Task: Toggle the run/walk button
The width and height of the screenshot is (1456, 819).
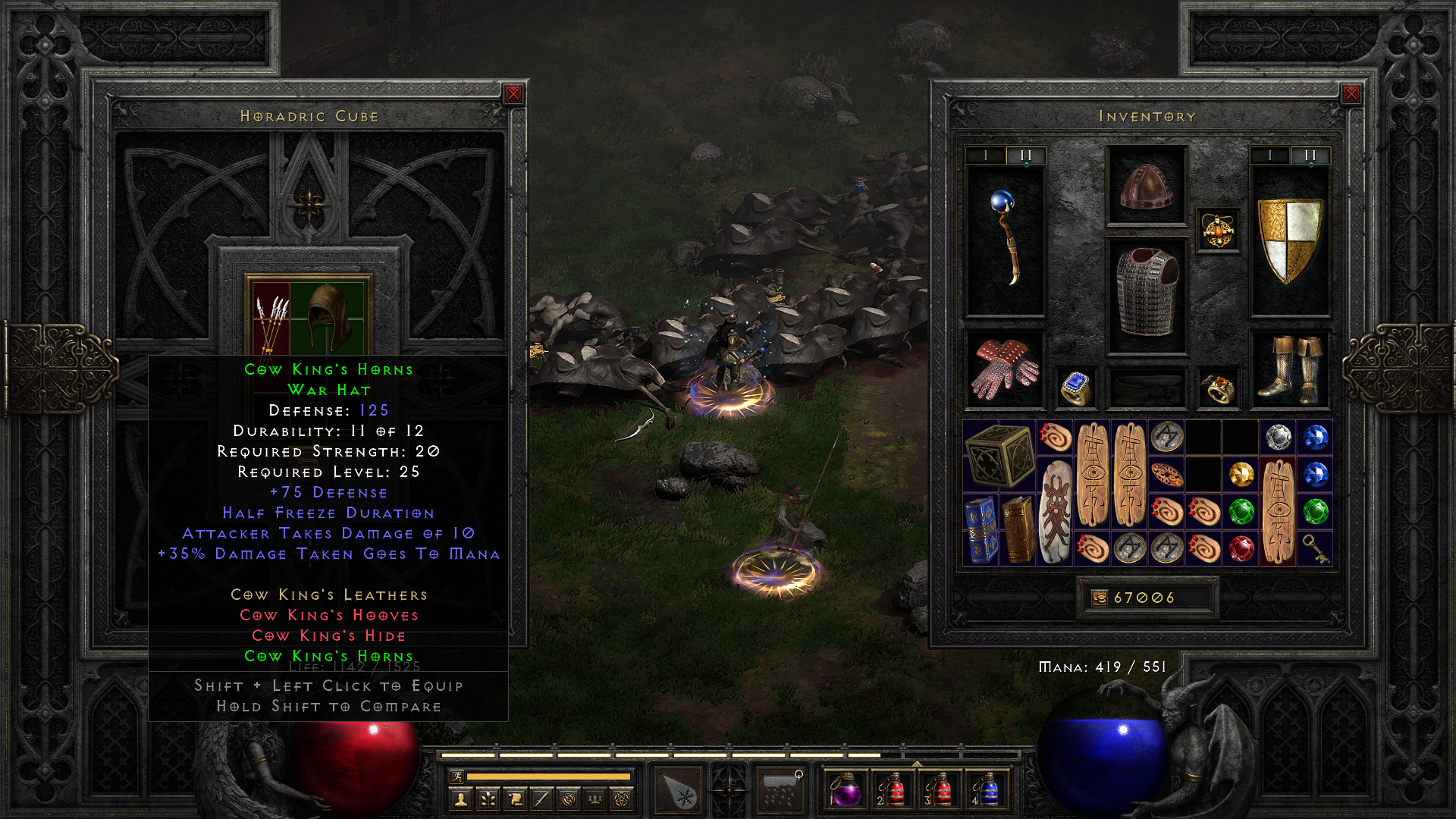Action: pos(457,776)
